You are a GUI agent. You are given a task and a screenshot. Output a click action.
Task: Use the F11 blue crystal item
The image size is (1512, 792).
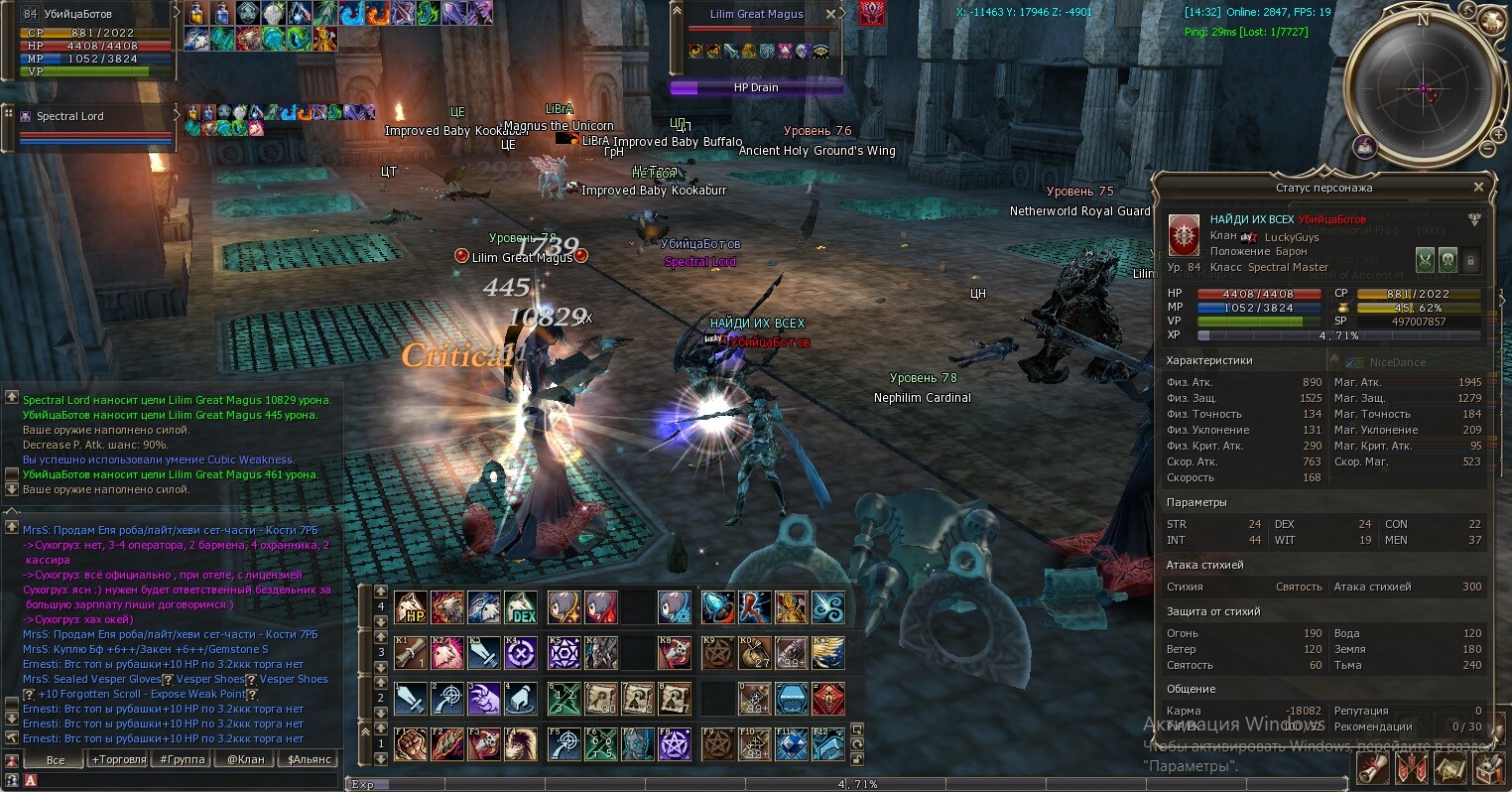(791, 744)
